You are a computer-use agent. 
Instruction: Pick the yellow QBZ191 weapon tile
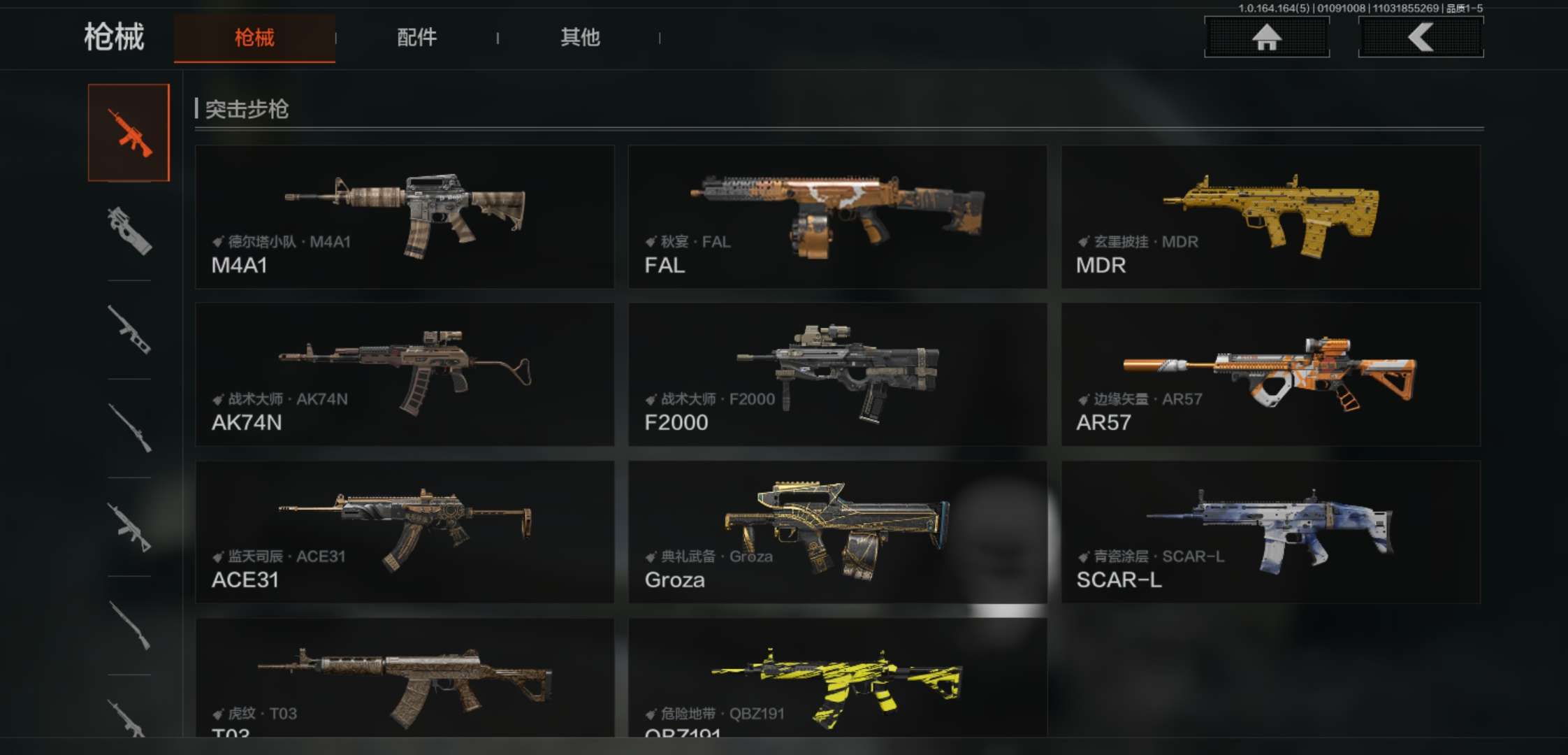837,678
